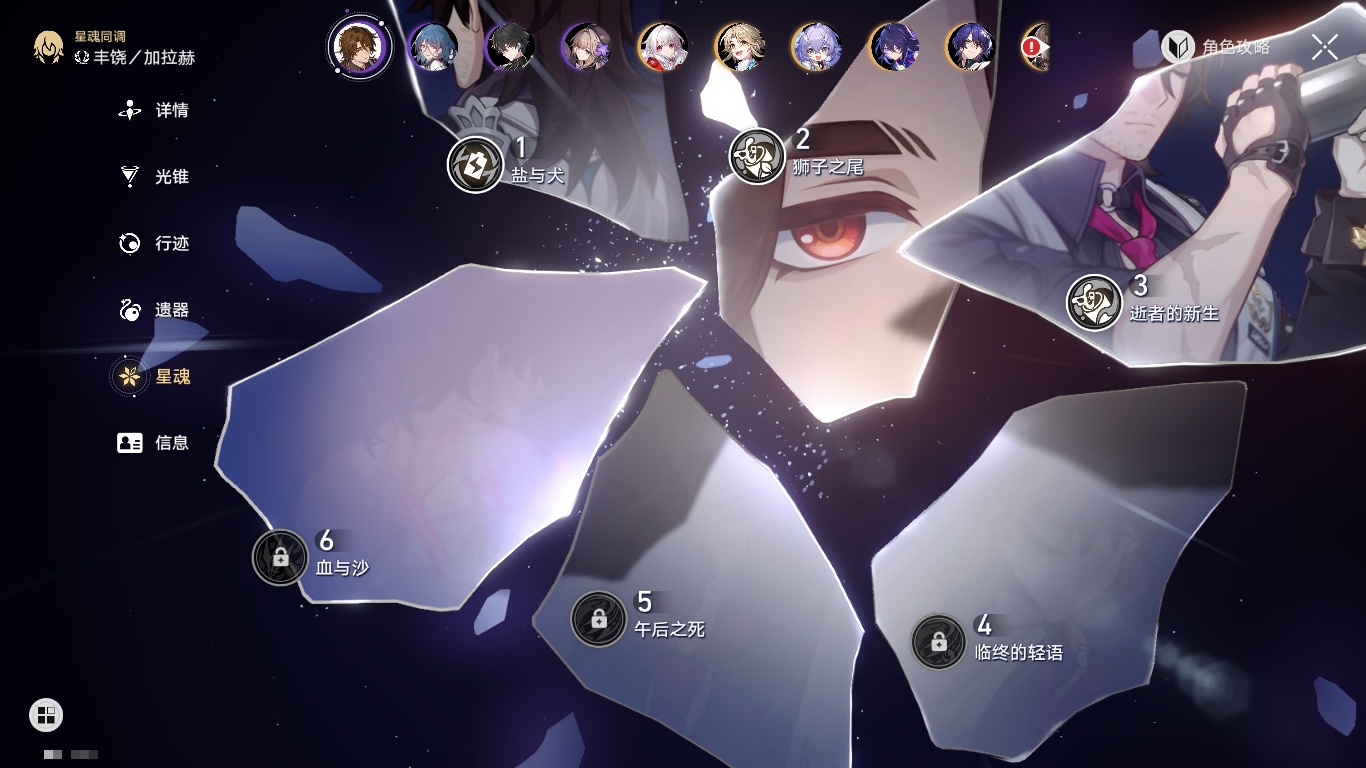Choose the portrait with a purple flower hairpin

coord(586,47)
